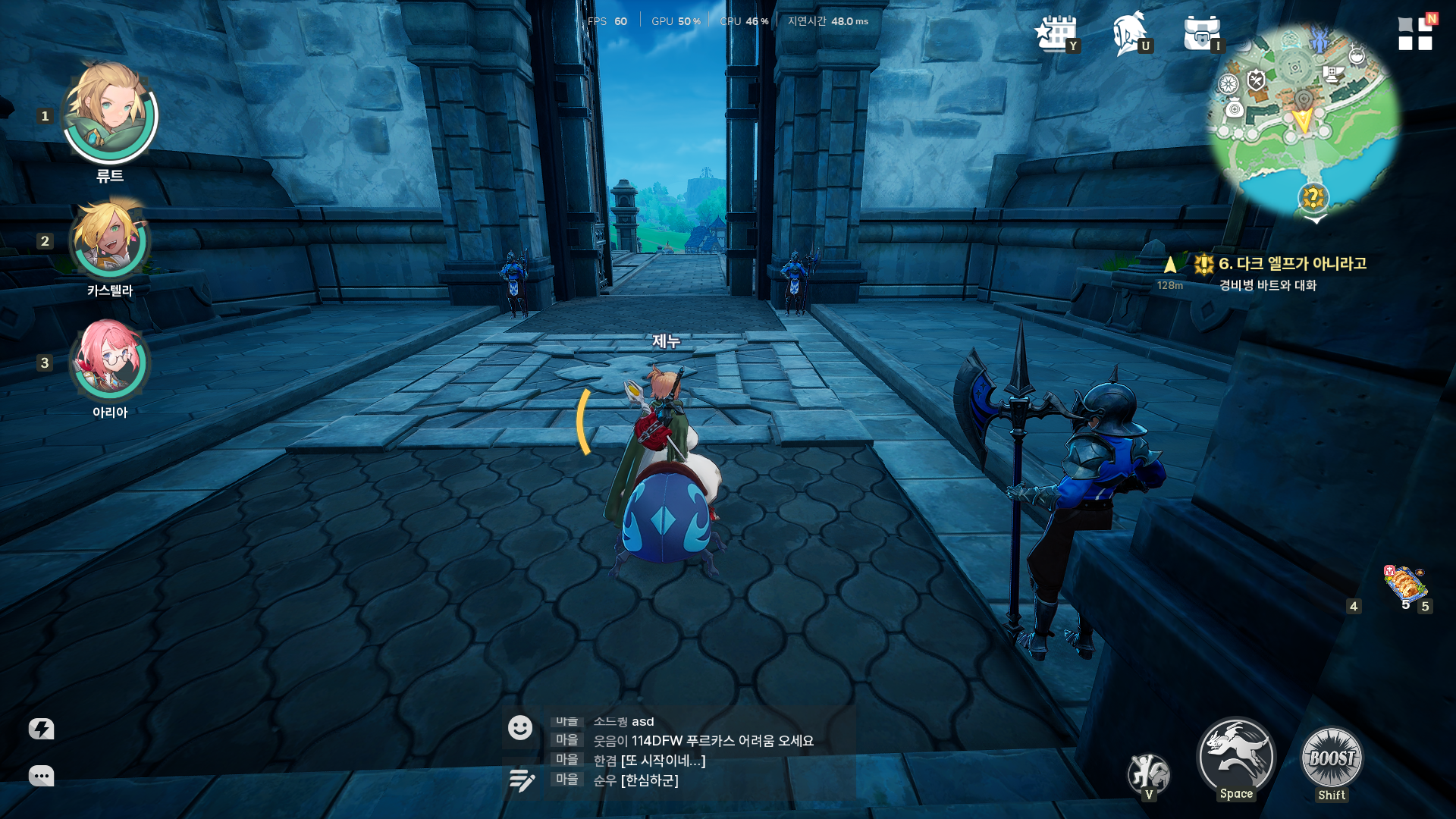Open the chat bubble button
Screen dimensions: 1456x819
click(x=41, y=776)
